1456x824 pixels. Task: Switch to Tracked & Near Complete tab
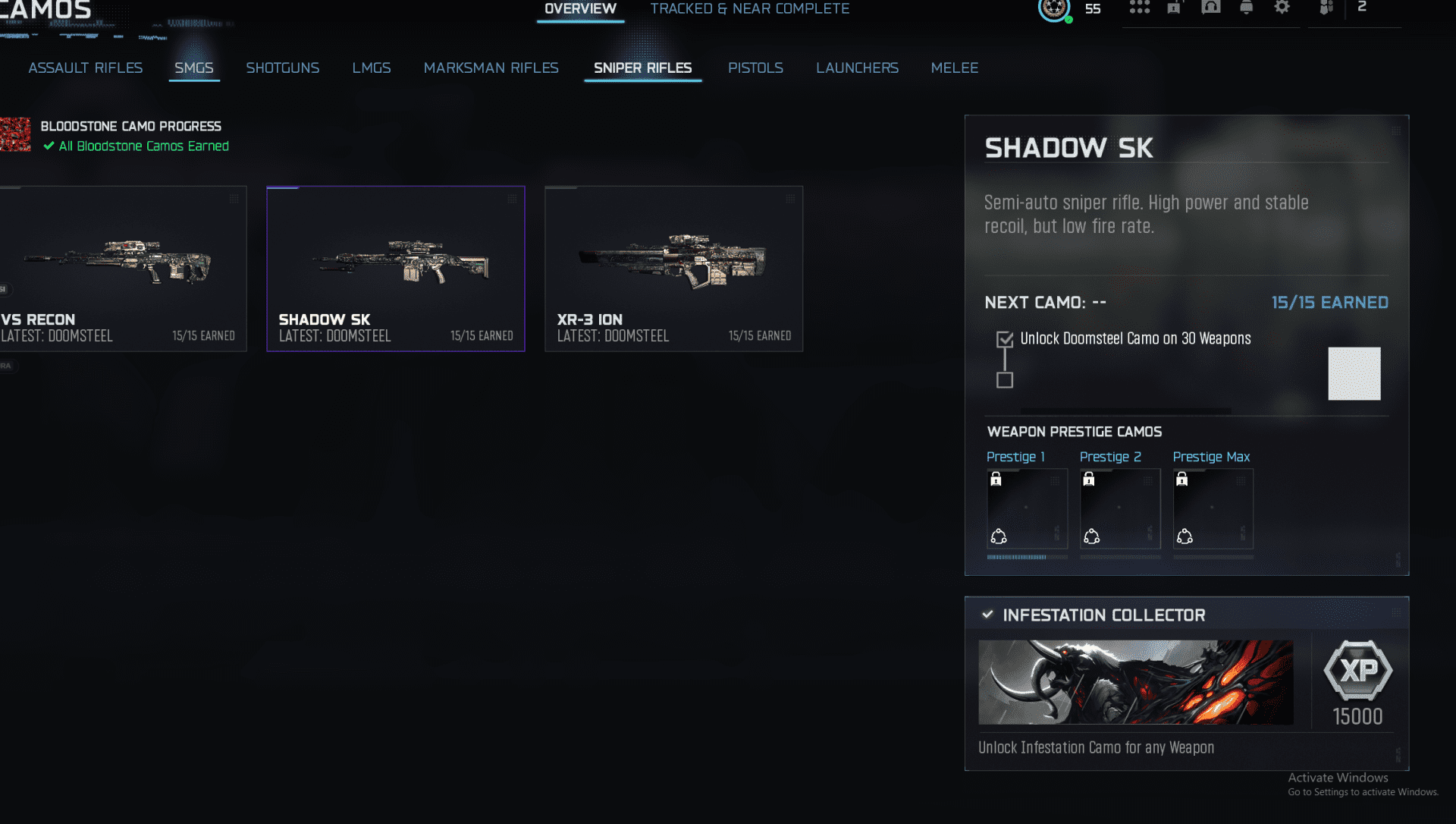749,8
